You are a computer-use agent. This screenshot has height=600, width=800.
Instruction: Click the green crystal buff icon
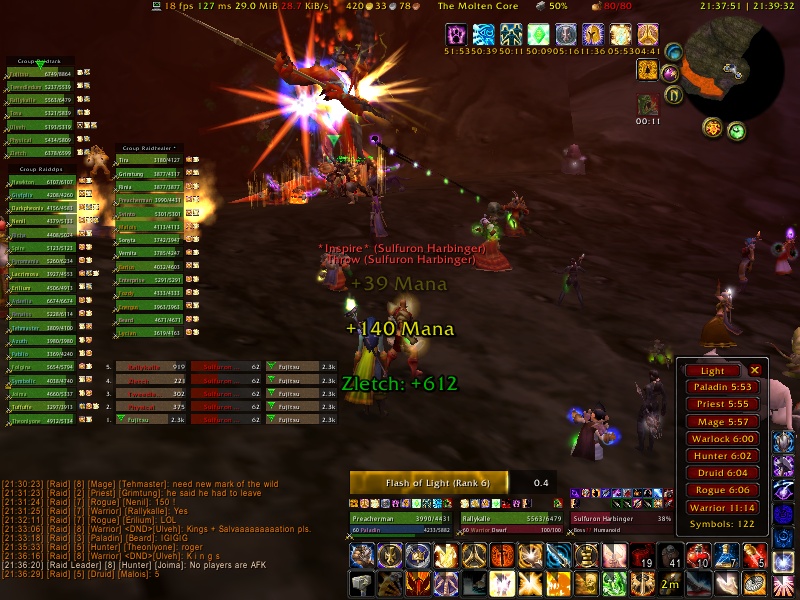540,35
